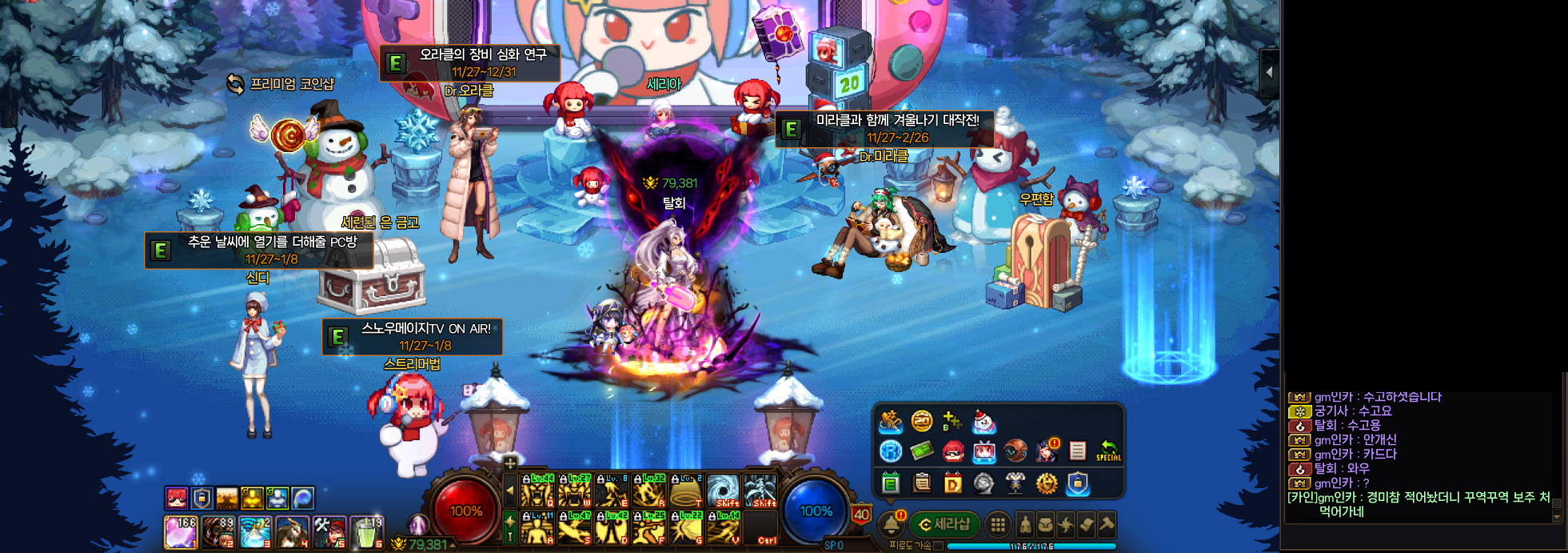Open the nine-dot grid menu button
Viewport: 1568px width, 553px height.
pos(997,525)
